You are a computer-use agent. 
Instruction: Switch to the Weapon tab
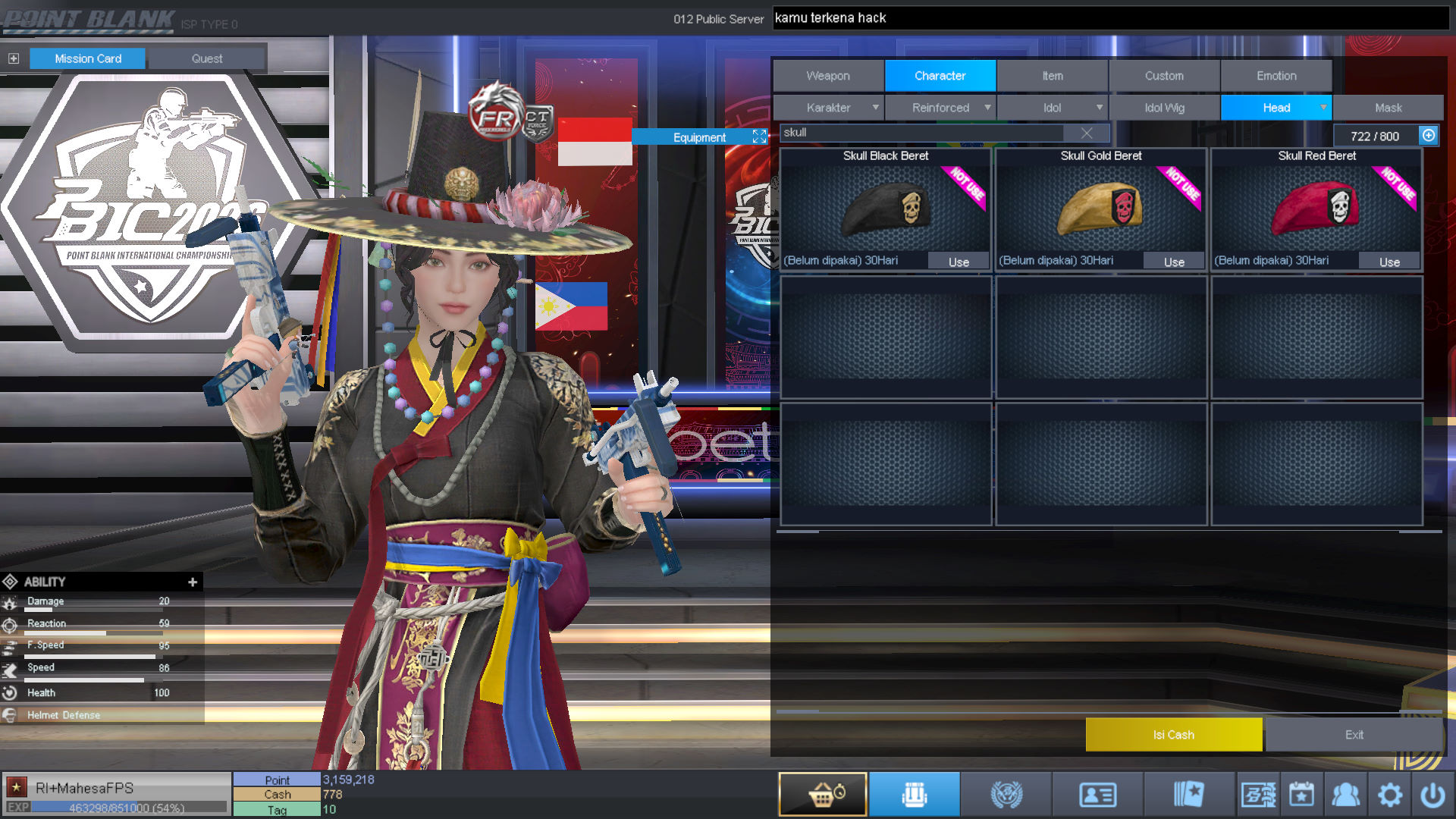tap(828, 76)
